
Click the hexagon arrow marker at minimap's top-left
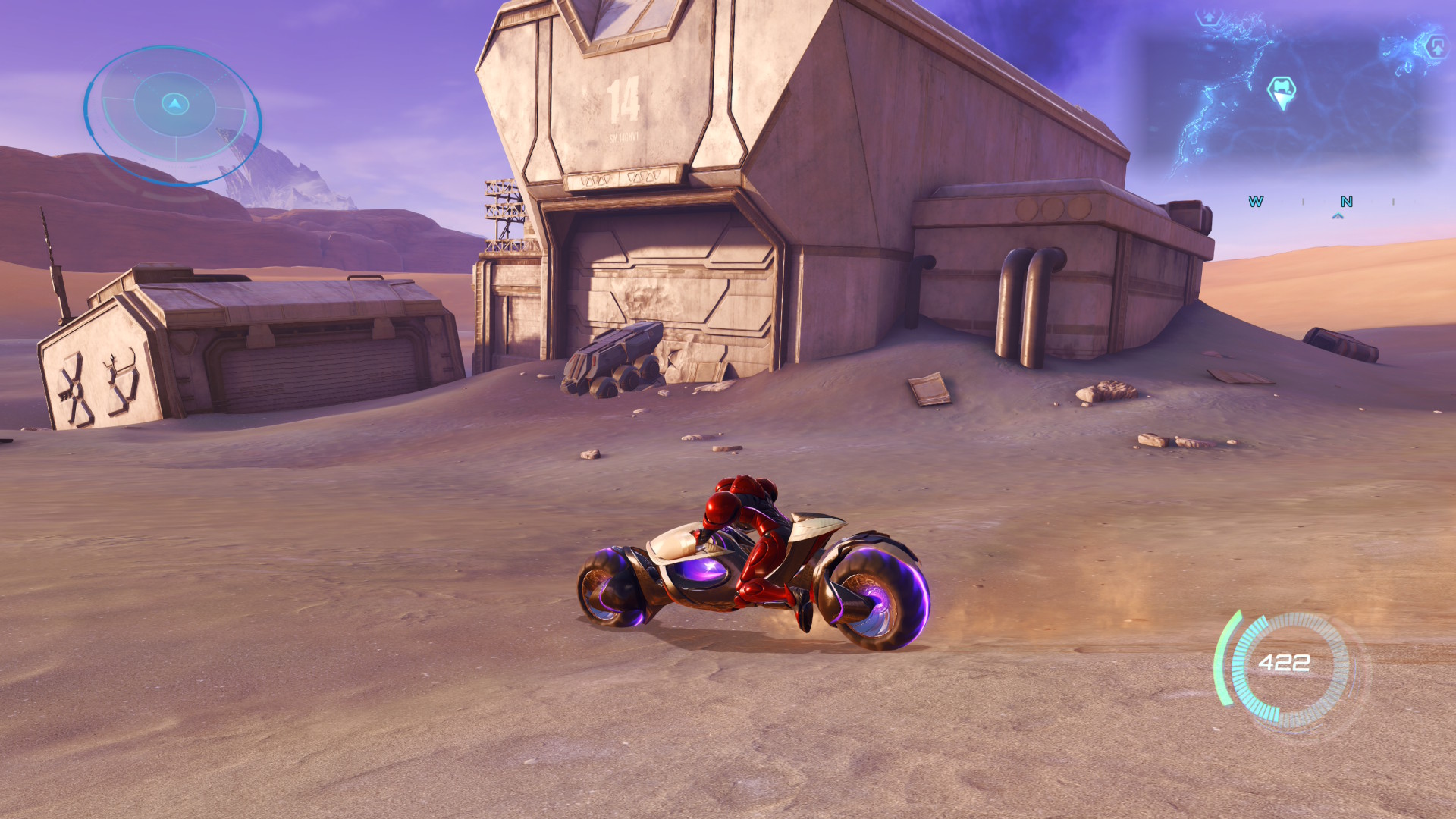click(x=1210, y=17)
